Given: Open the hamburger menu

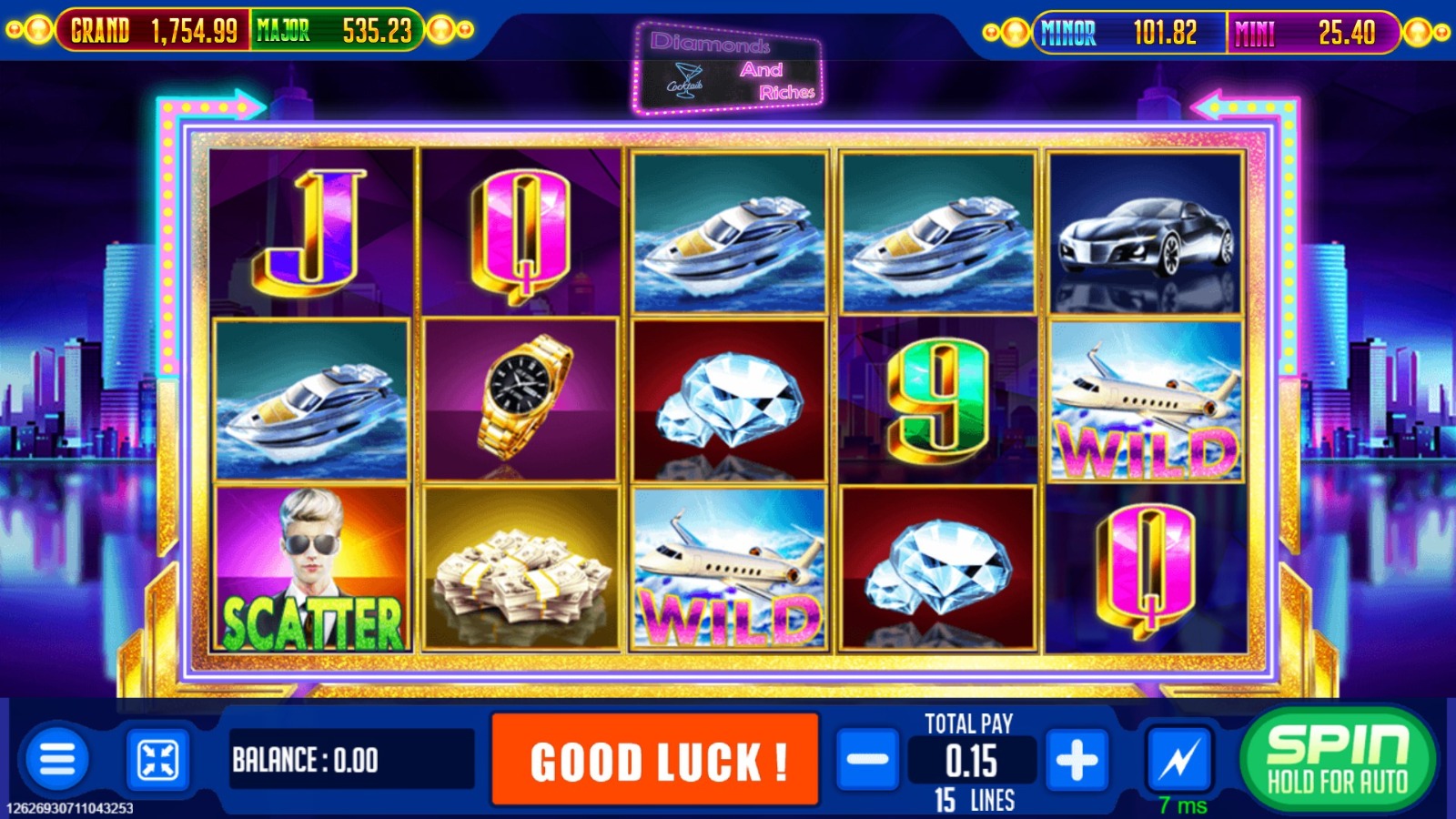Looking at the screenshot, I should click(x=57, y=759).
